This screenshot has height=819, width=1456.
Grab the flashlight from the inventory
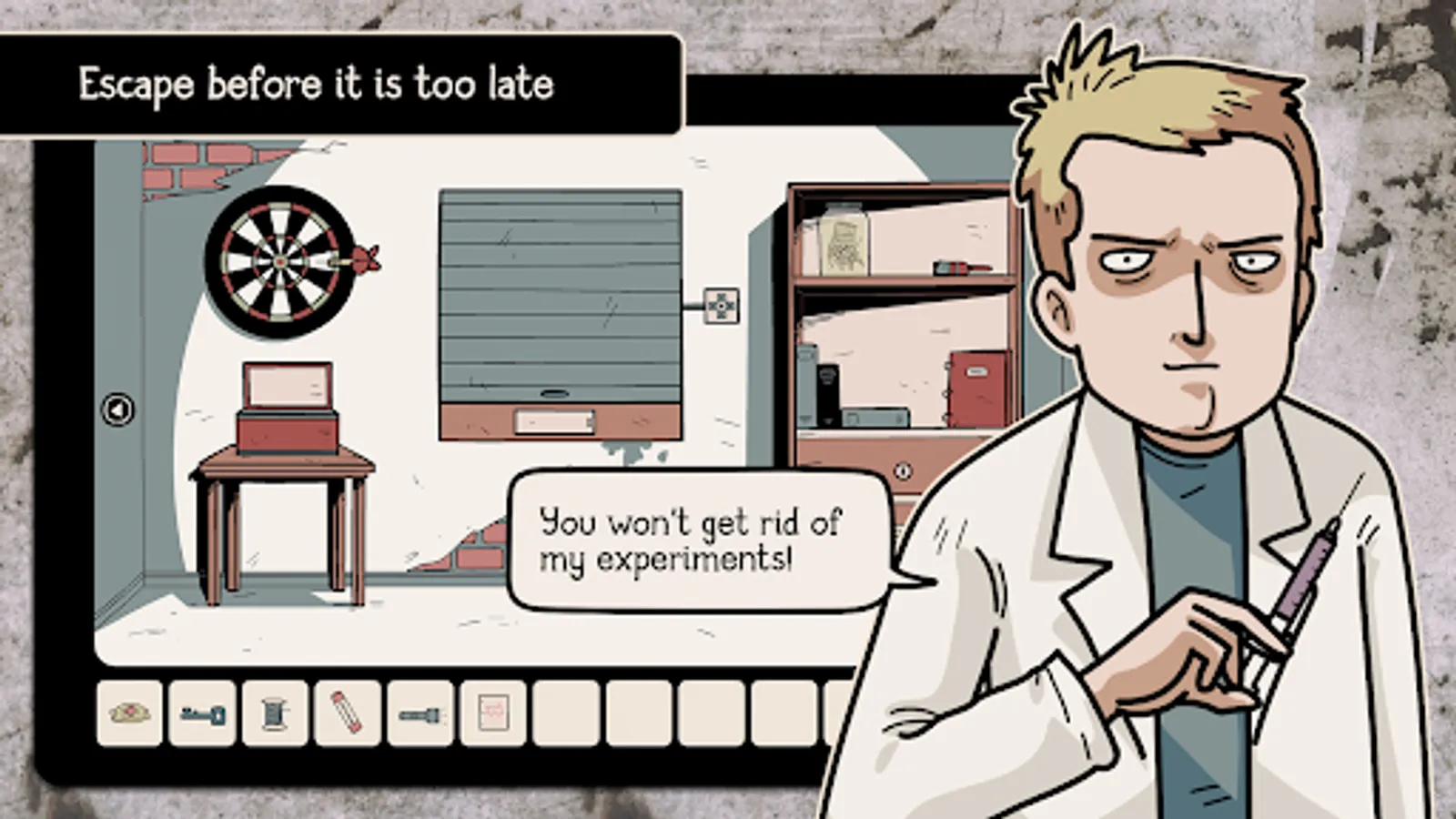[x=419, y=714]
